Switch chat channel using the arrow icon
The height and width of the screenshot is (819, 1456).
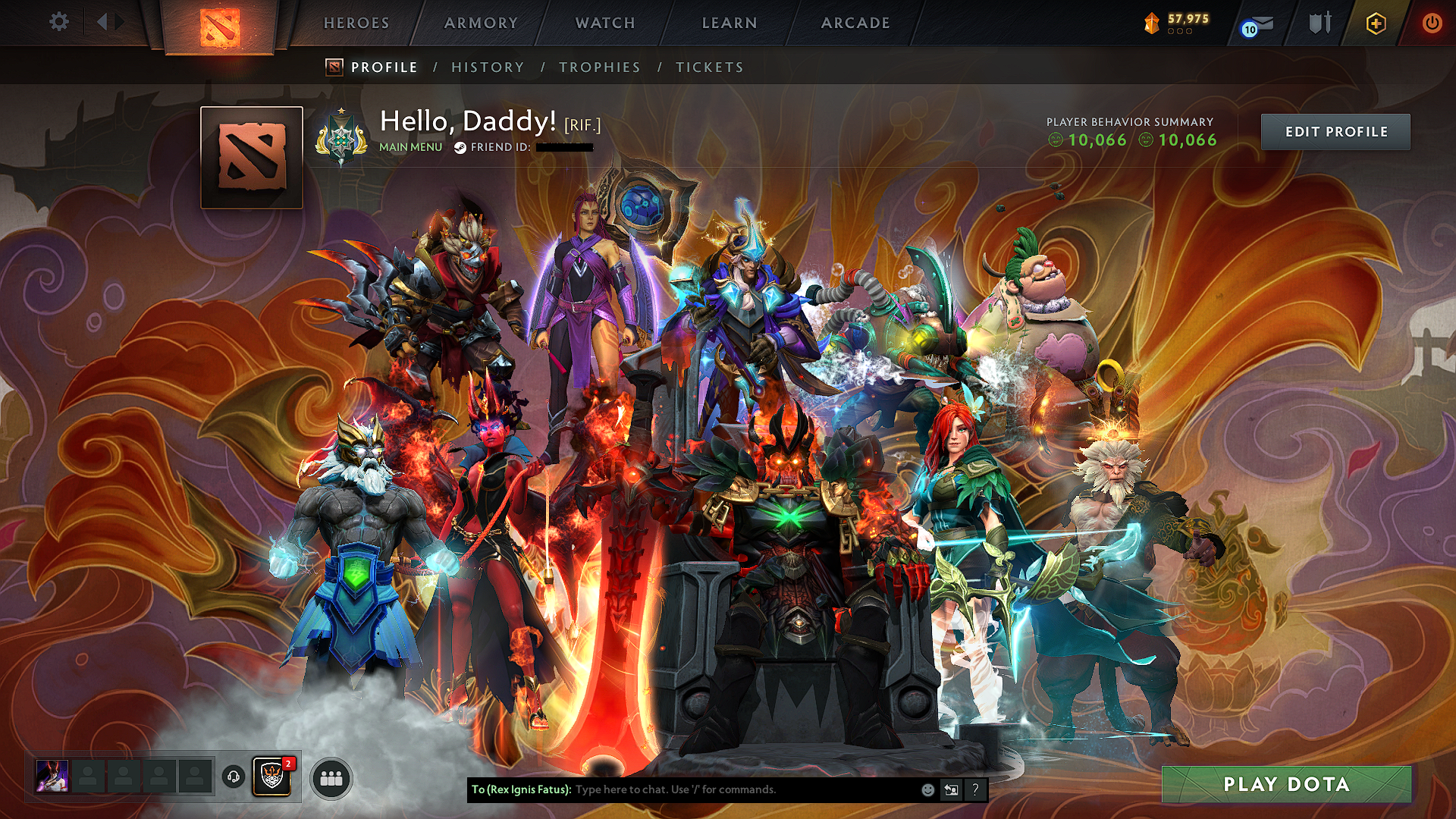pyautogui.click(x=951, y=790)
